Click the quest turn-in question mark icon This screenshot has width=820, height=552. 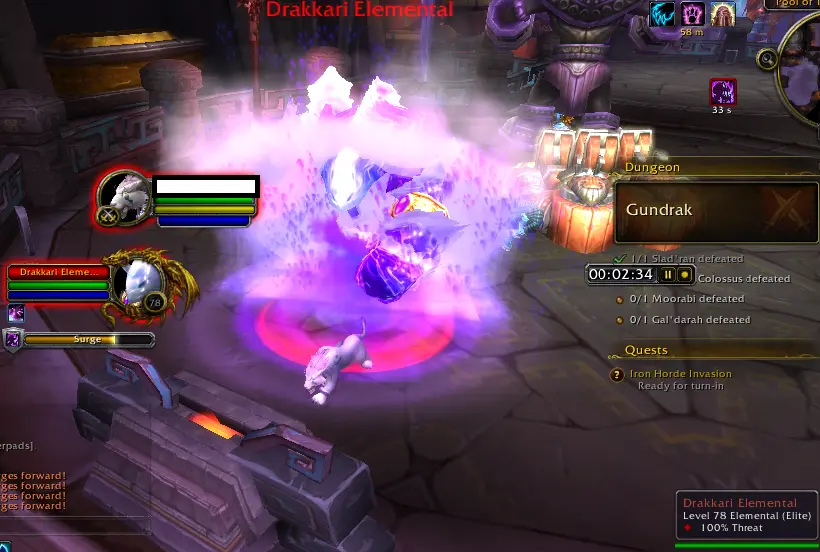[617, 375]
